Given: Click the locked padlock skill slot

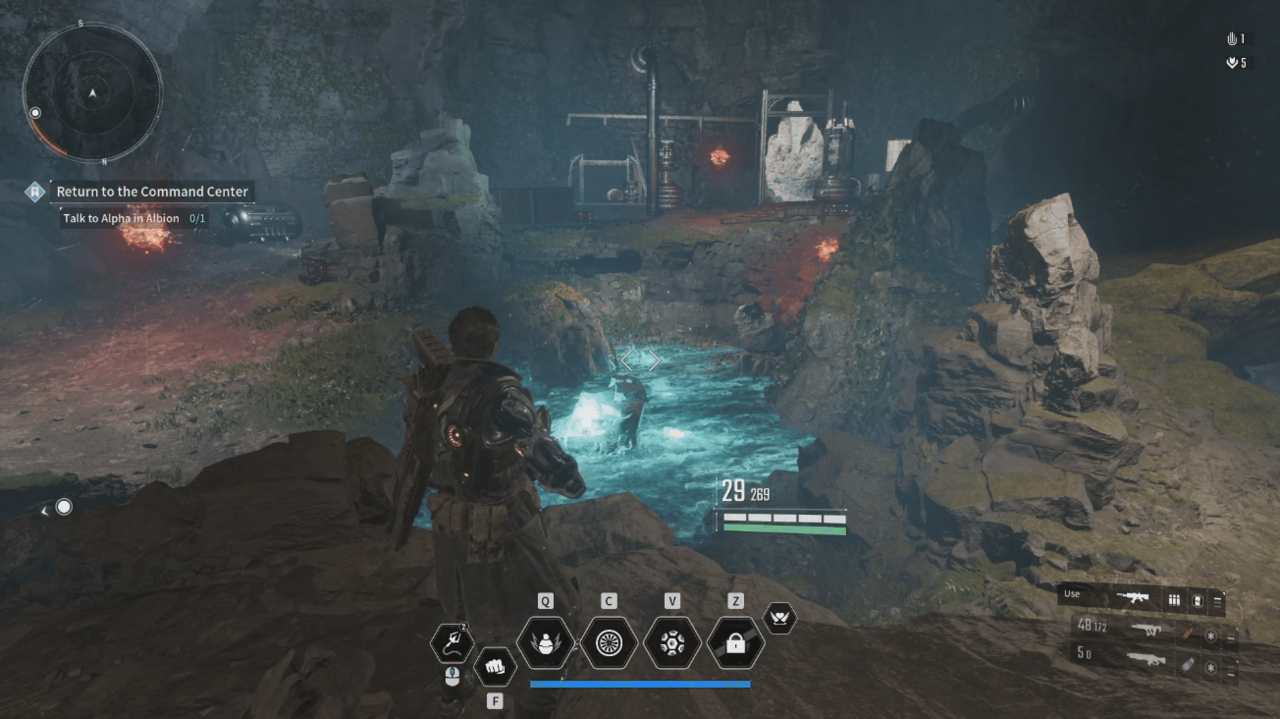Looking at the screenshot, I should (x=736, y=643).
